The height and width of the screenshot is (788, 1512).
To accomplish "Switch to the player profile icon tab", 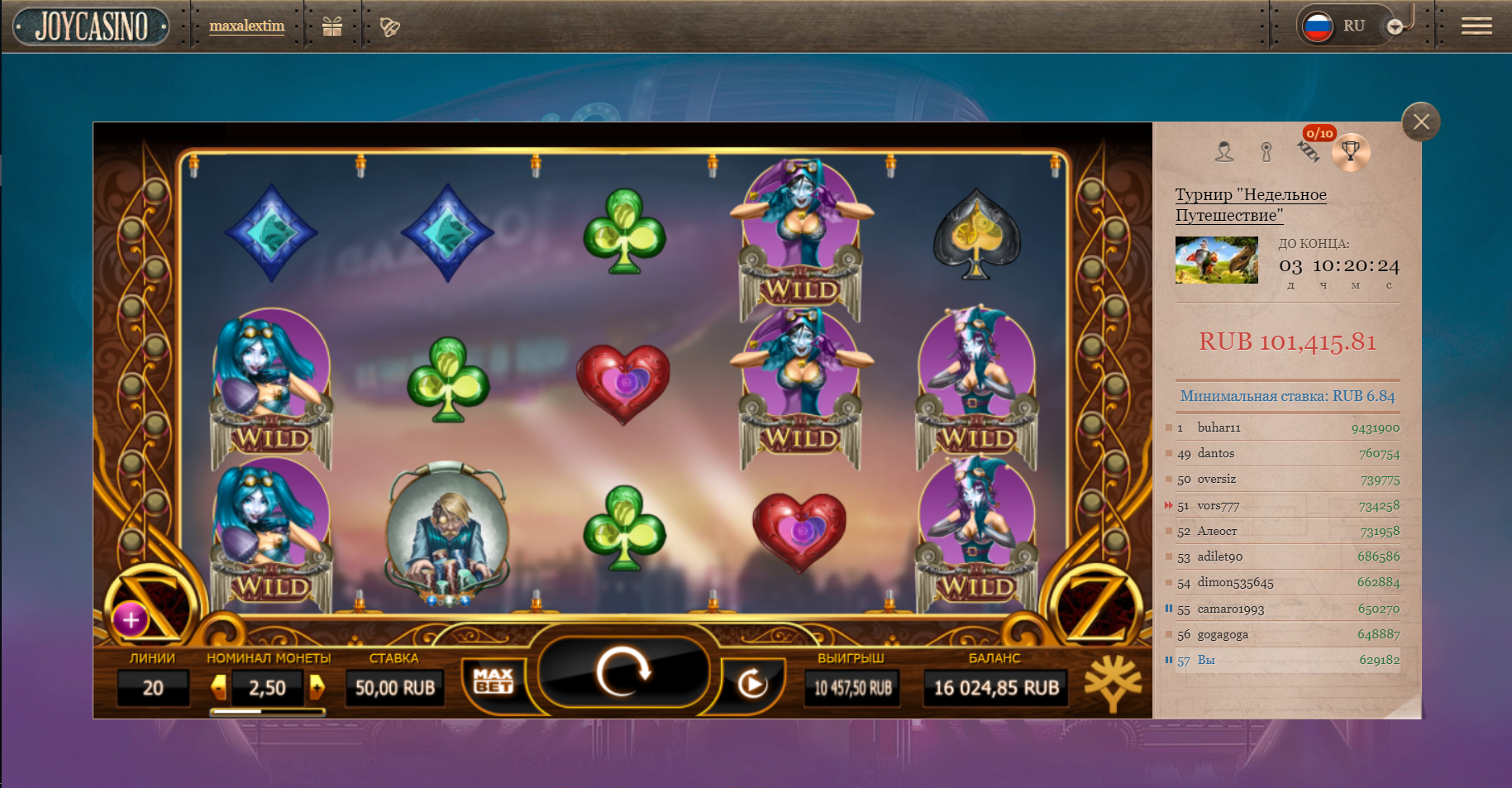I will click(x=1224, y=151).
